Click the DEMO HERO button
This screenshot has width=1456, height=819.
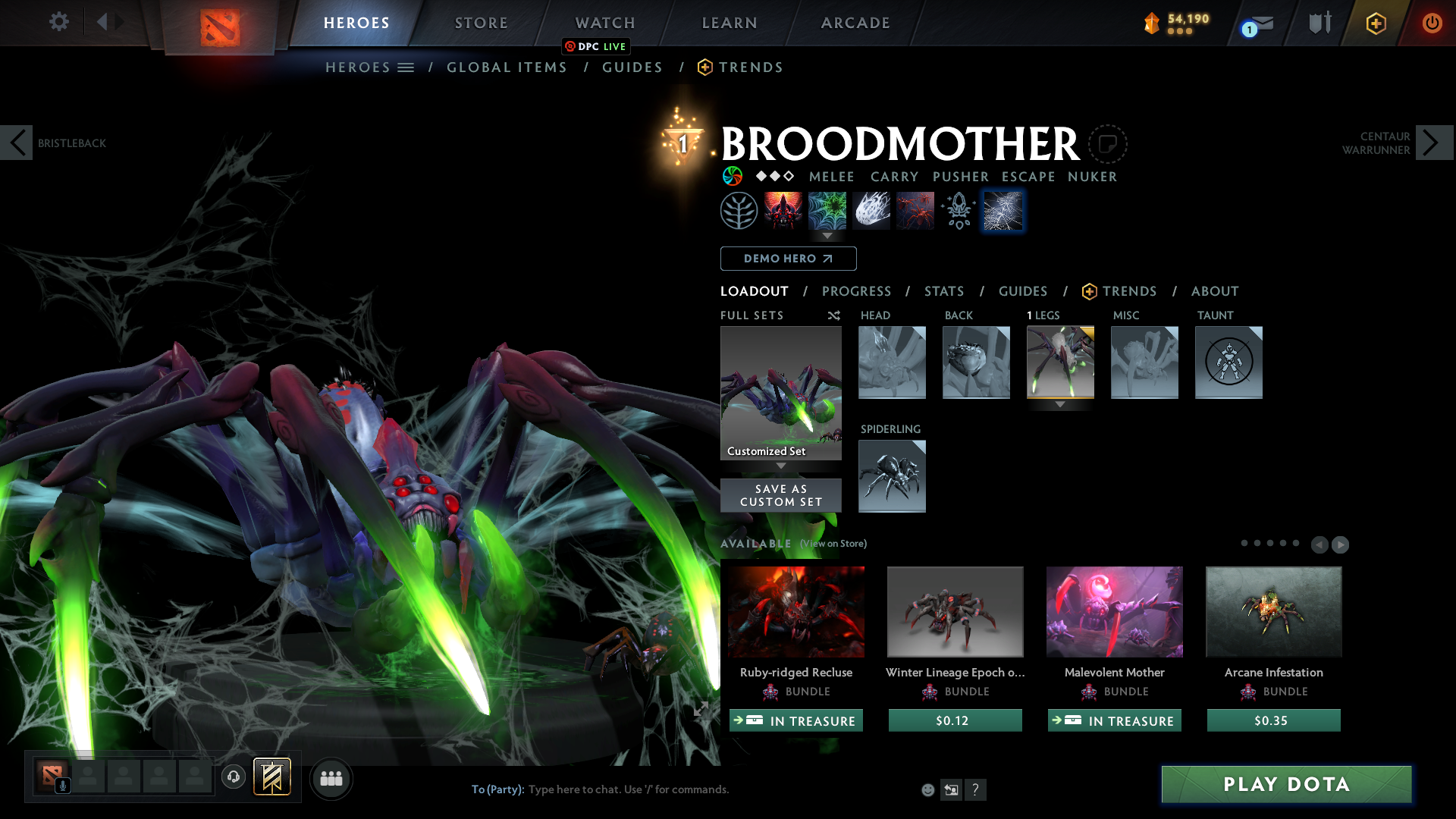click(788, 259)
